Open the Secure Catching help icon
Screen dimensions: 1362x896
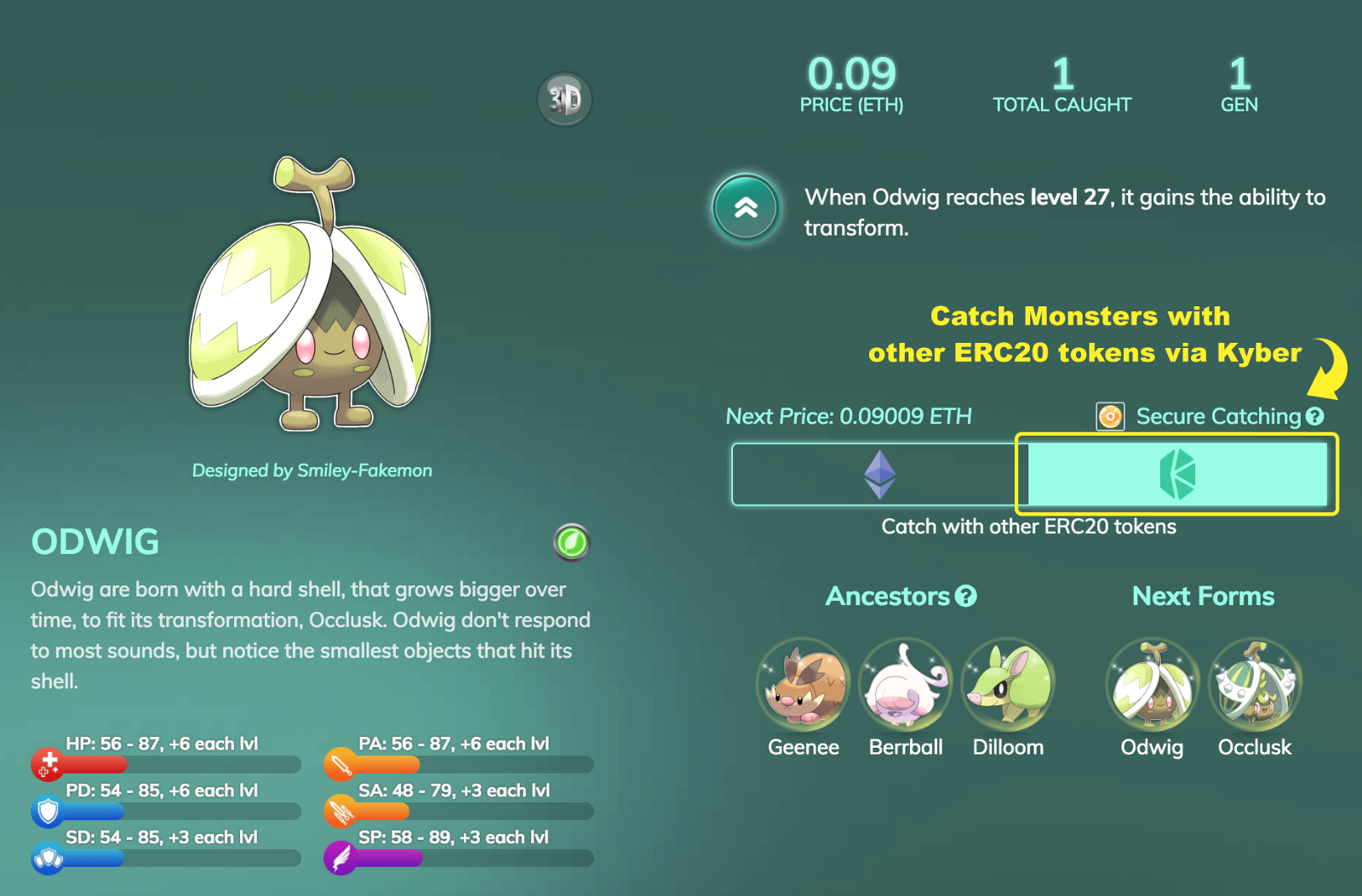(x=1315, y=417)
